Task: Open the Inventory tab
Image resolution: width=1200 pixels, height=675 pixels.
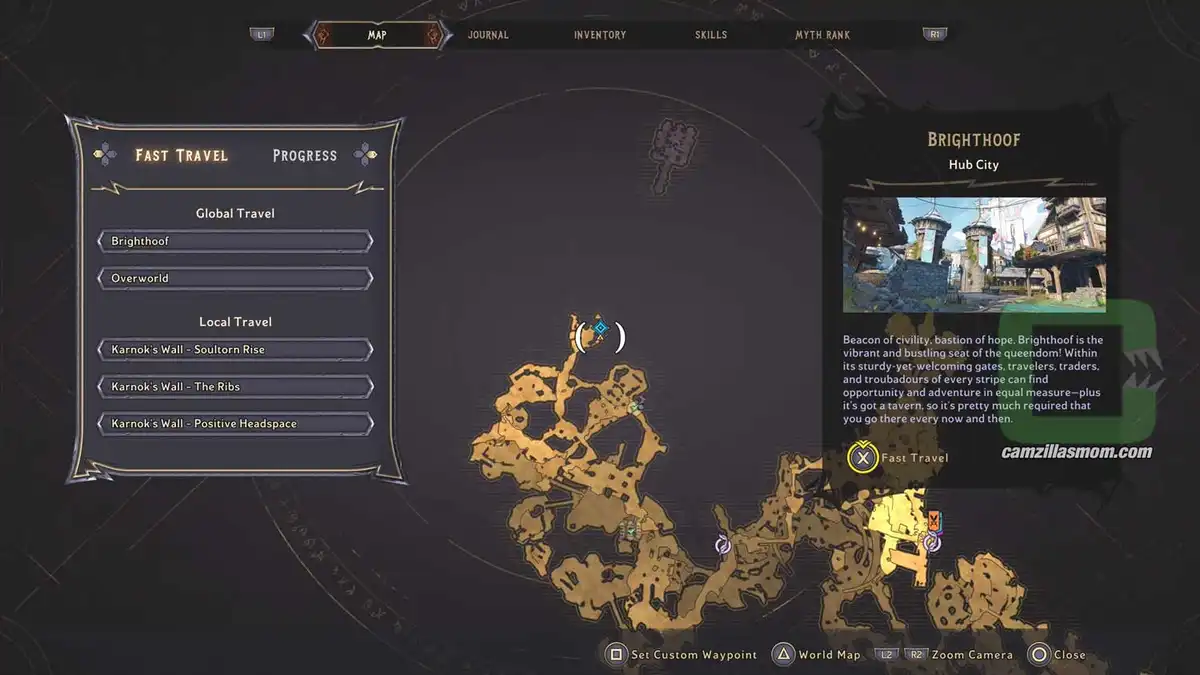Action: 600,35
